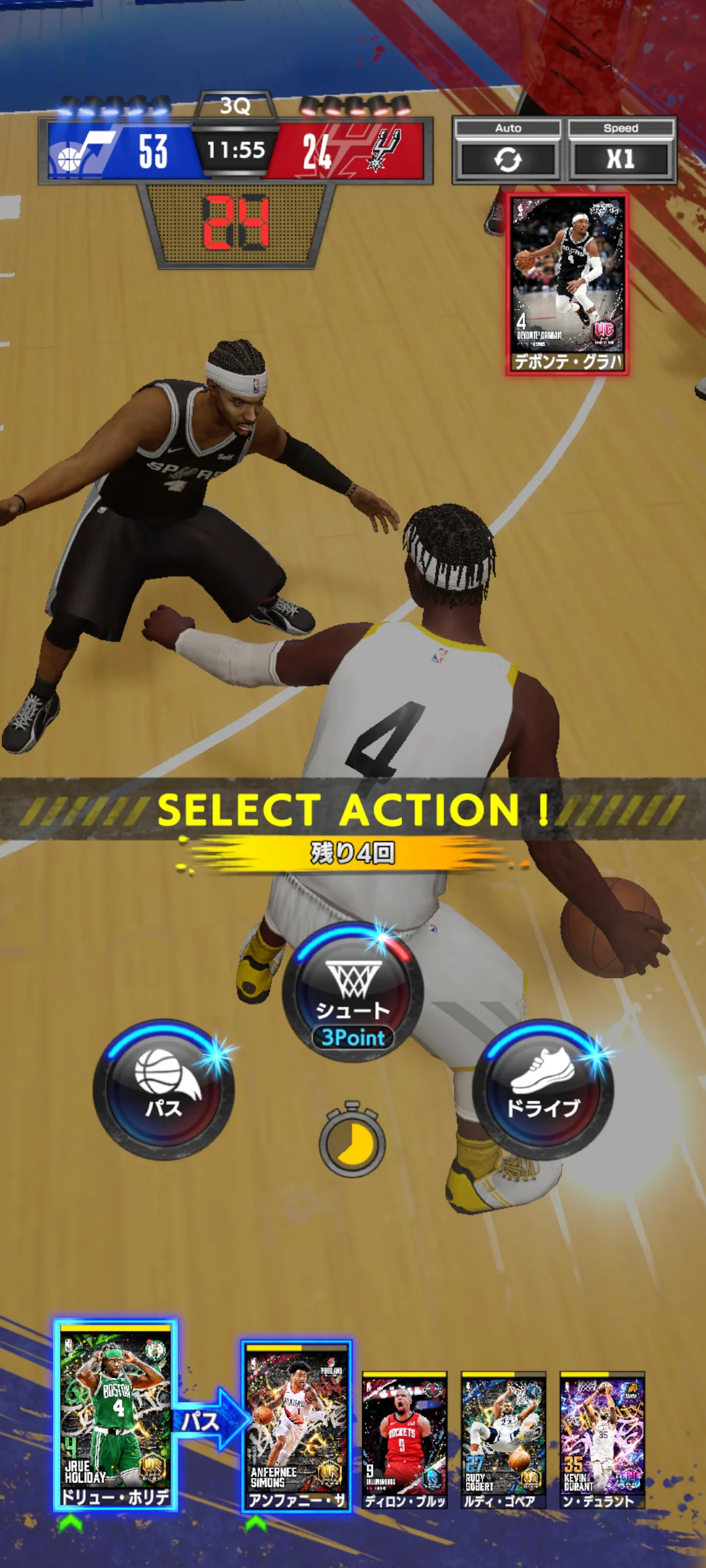Pick the Anfernee Simons player card
The image size is (706, 1568).
(296, 1426)
